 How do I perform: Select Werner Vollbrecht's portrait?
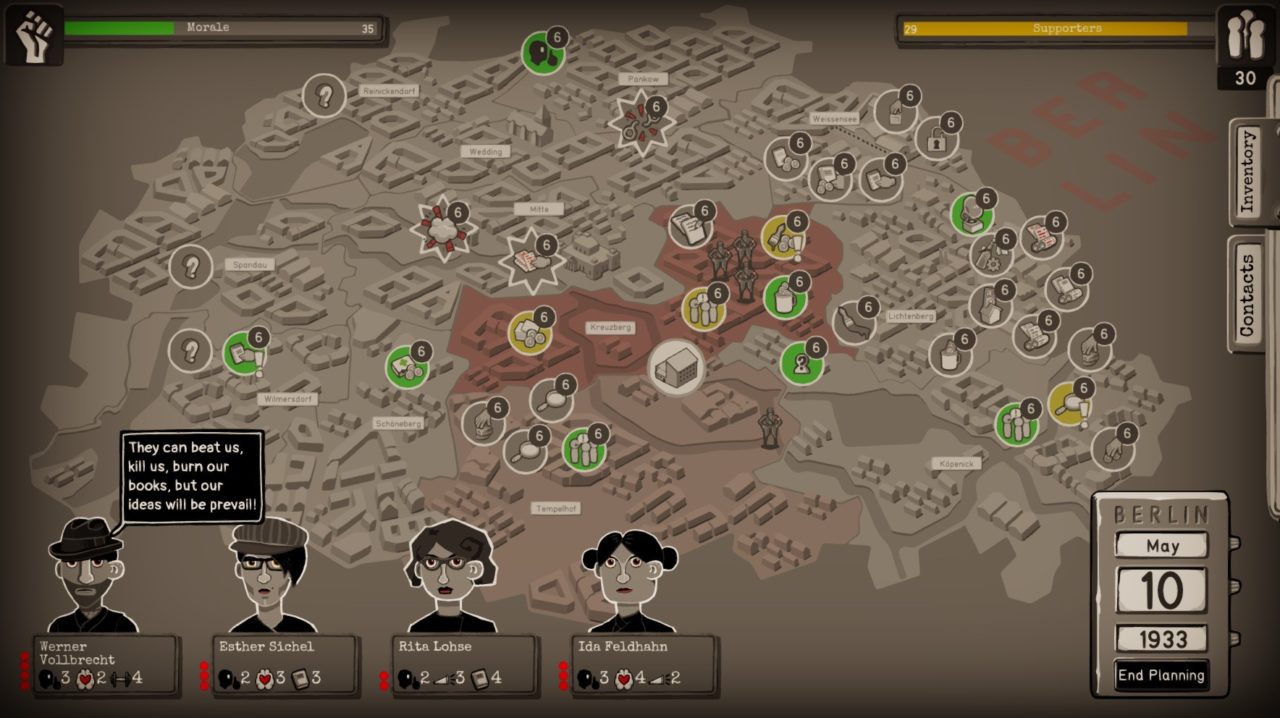(87, 577)
